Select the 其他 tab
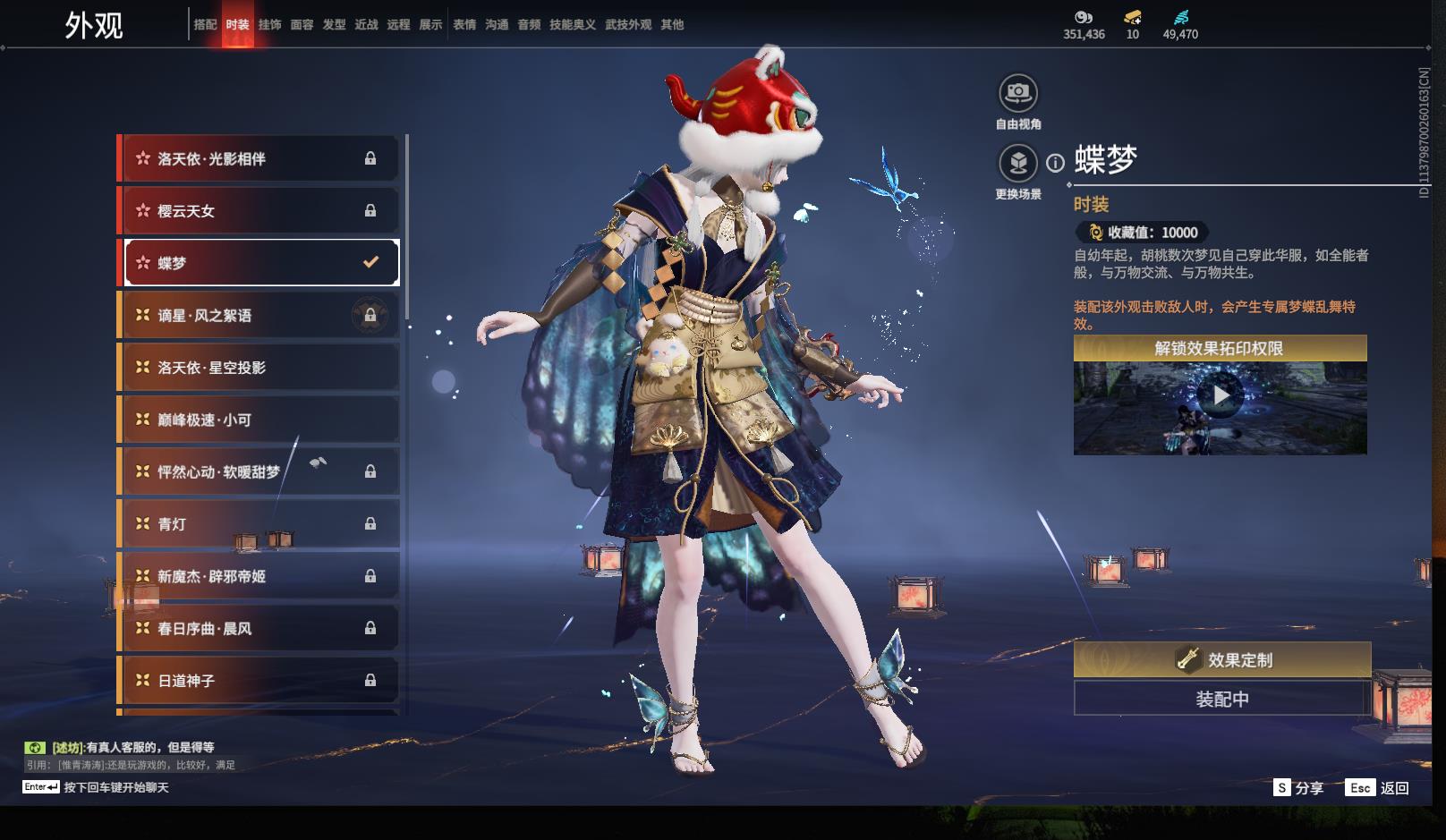The height and width of the screenshot is (840, 1446). click(x=672, y=25)
